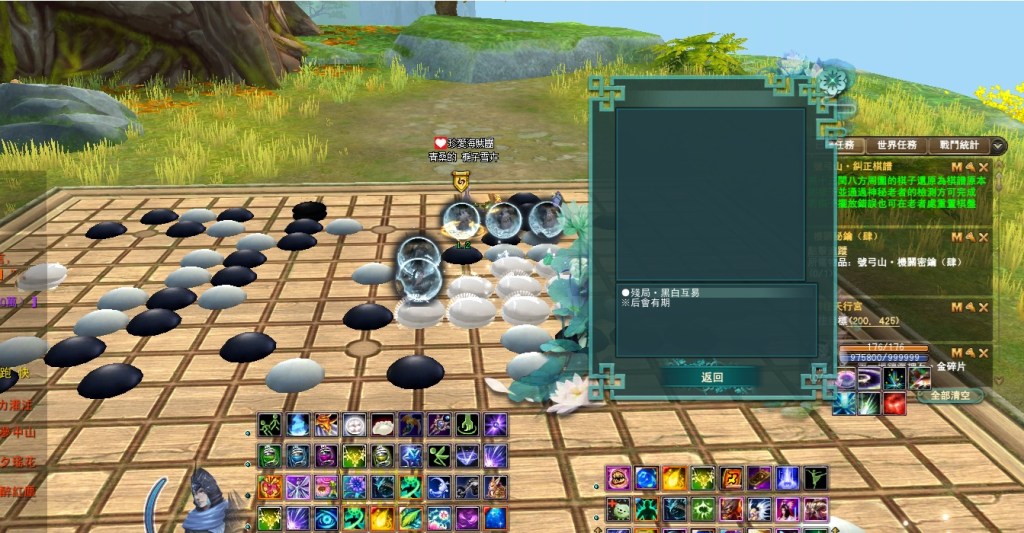The image size is (1024, 533).
Task: Trigger the blue eye skill icon
Action: pos(326,519)
